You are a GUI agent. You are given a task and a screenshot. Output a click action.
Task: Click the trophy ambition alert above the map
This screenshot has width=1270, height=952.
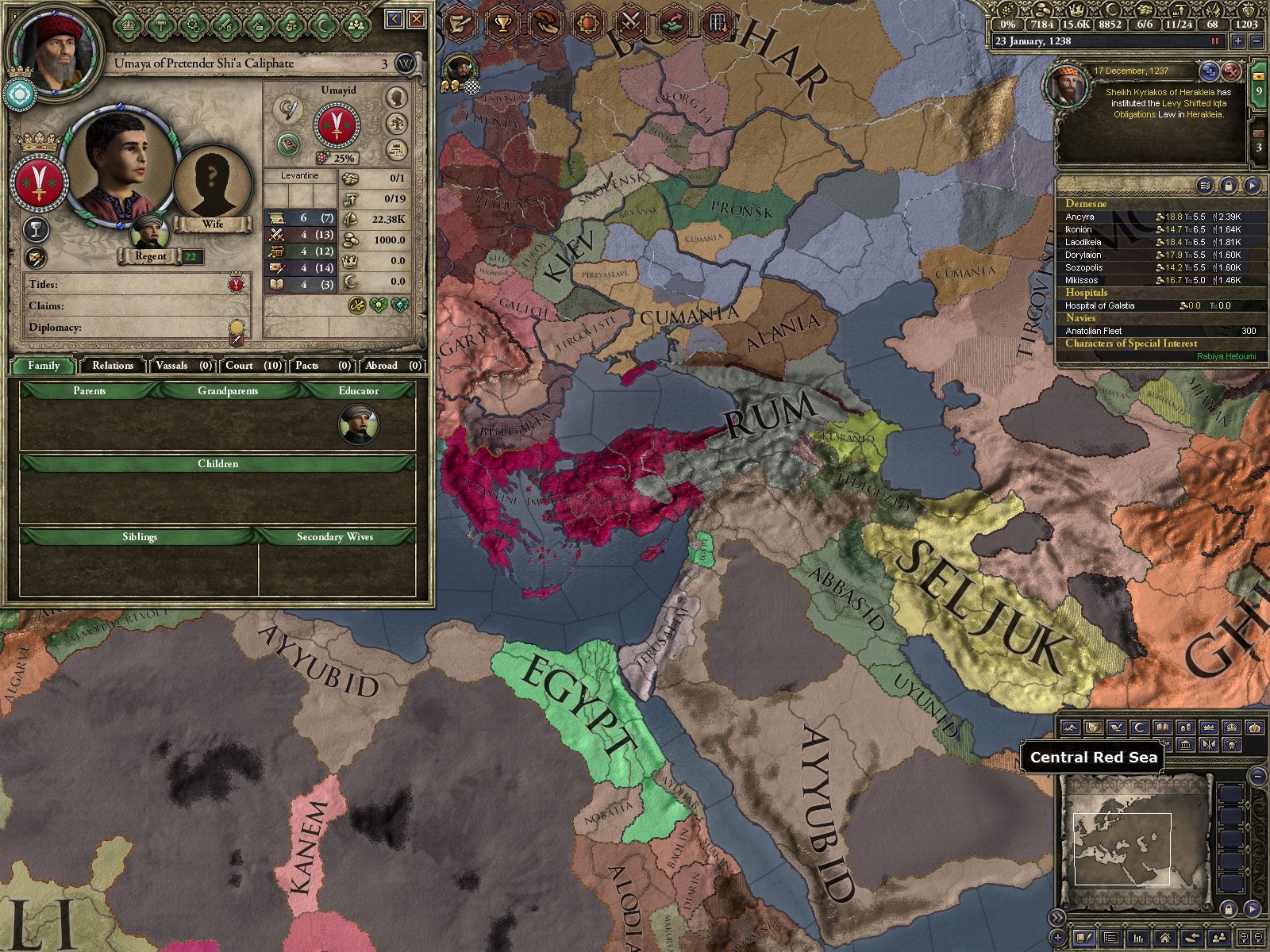(x=502, y=21)
